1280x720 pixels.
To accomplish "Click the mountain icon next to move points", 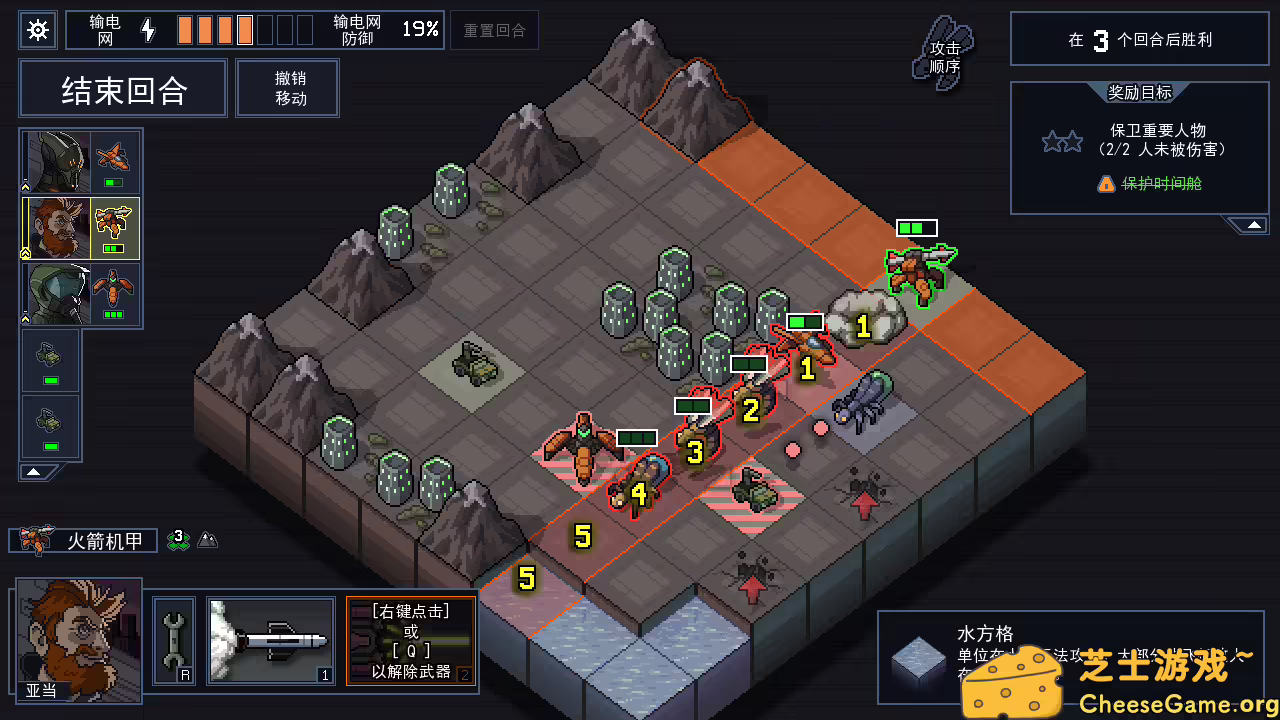I will 208,540.
